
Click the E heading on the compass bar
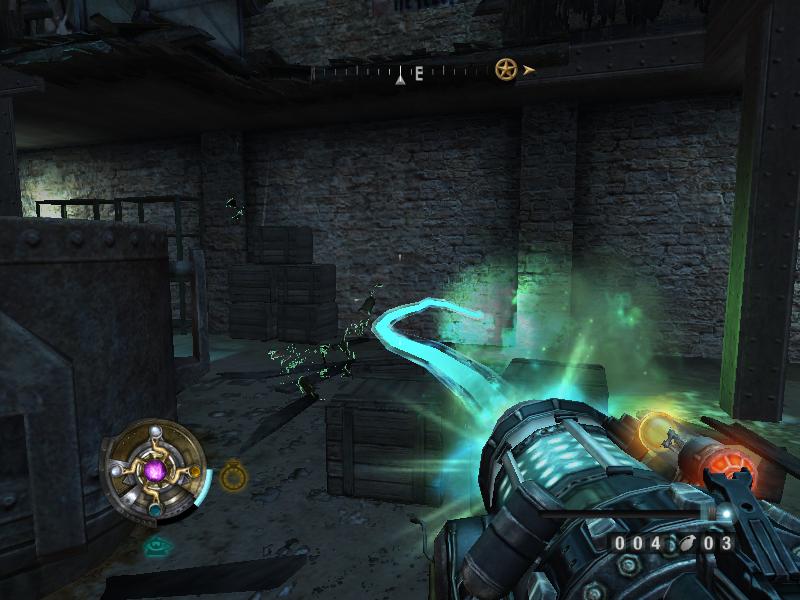tap(419, 73)
